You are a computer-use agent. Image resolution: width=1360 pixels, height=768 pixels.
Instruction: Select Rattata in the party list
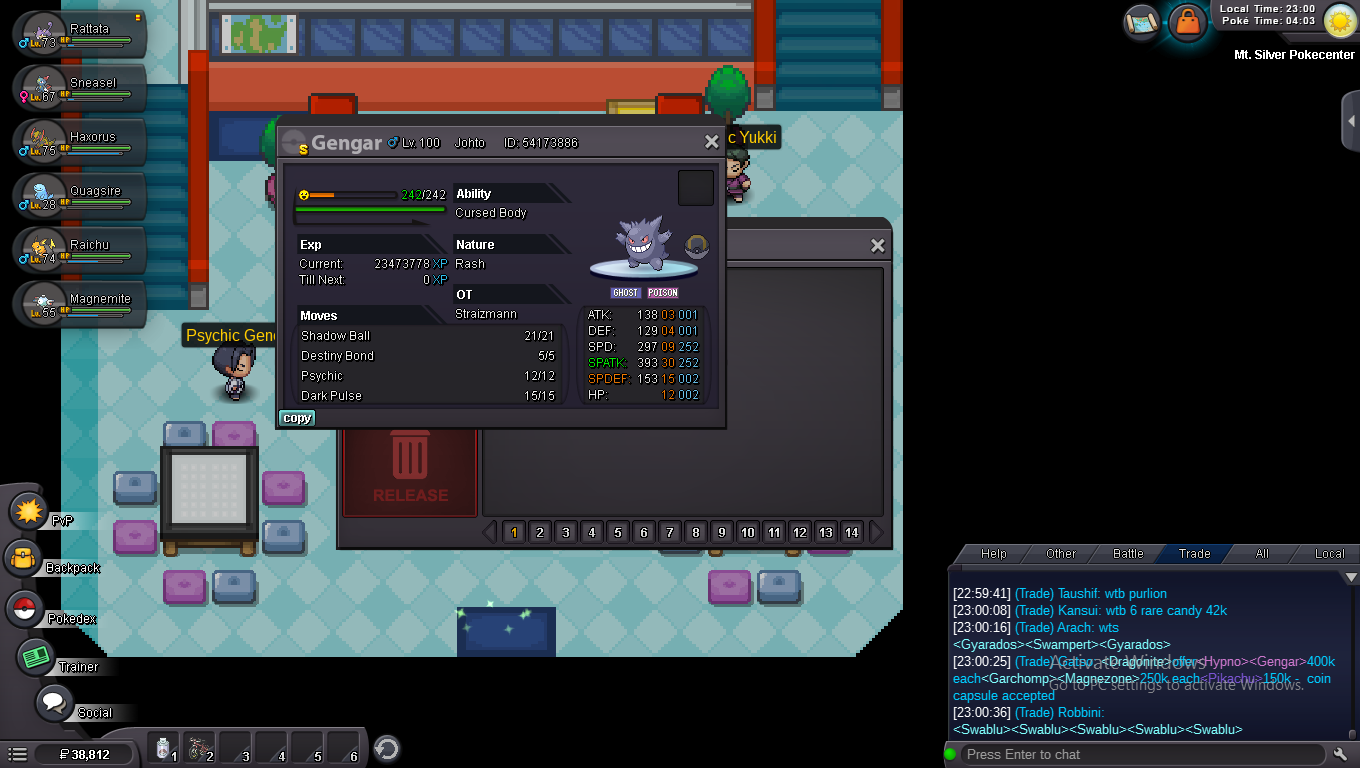[x=82, y=35]
